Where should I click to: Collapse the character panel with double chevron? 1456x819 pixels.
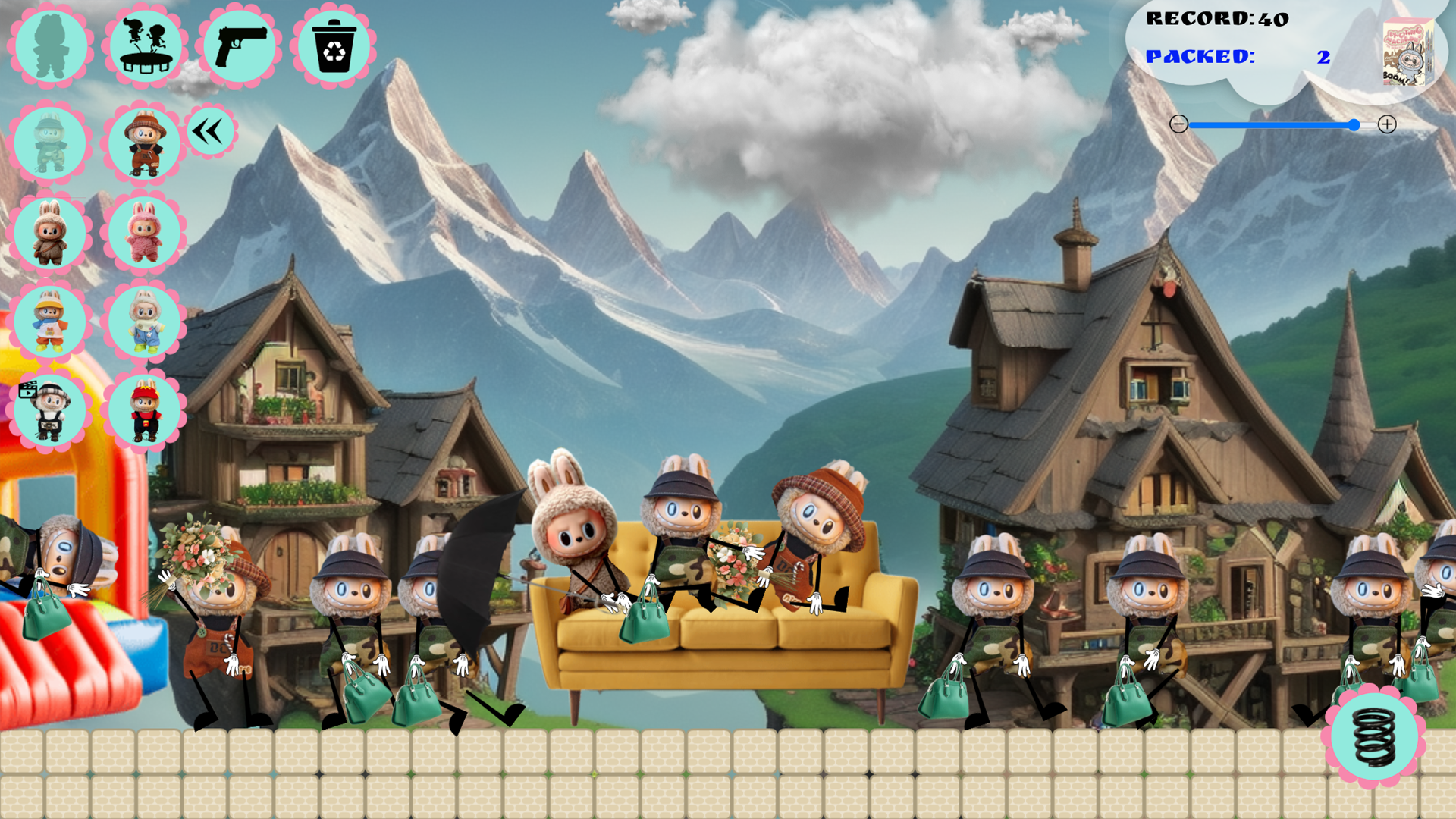(x=209, y=130)
